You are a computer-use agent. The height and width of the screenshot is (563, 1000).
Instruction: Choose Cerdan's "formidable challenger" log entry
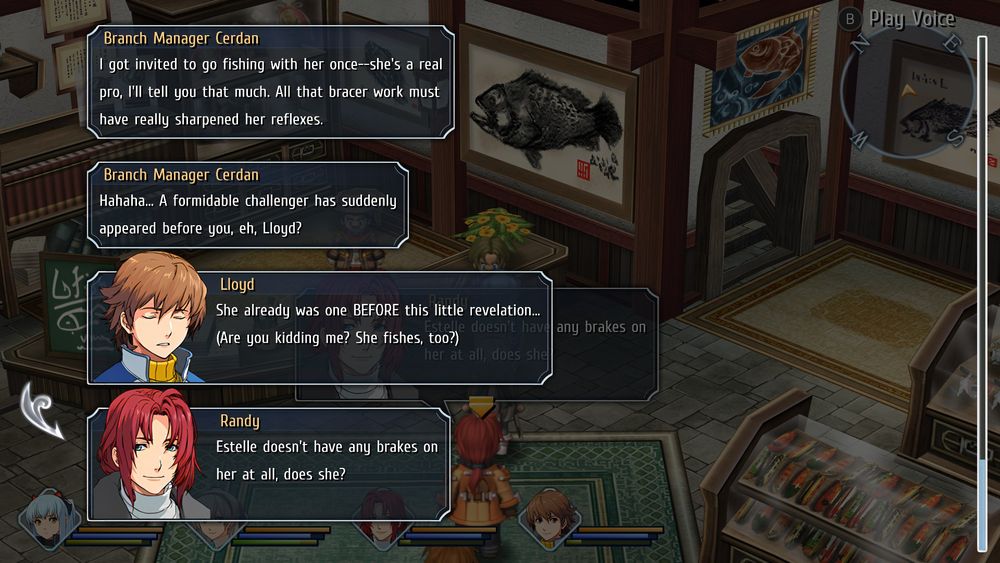pyautogui.click(x=247, y=204)
